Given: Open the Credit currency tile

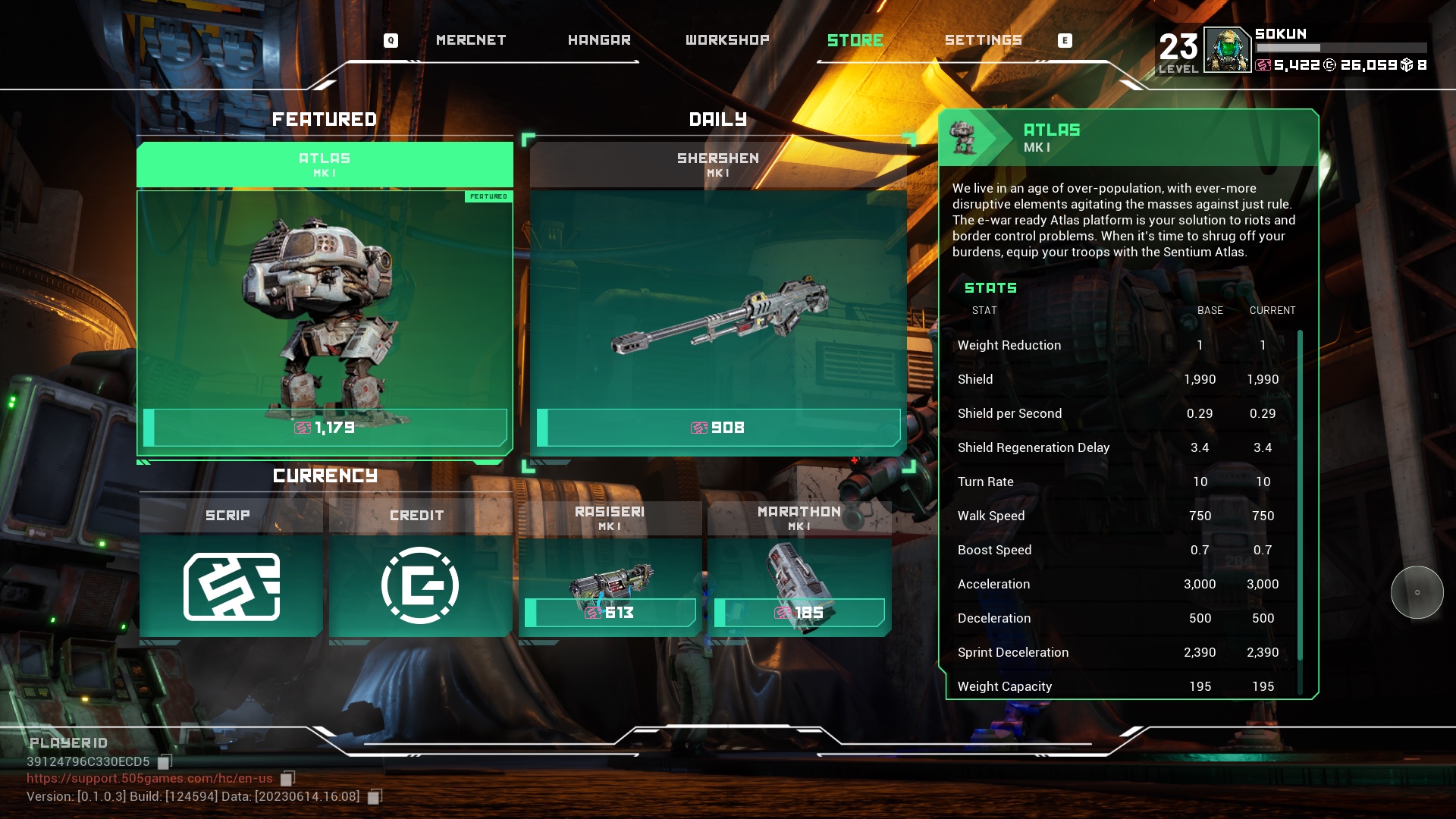Looking at the screenshot, I should coord(420,584).
